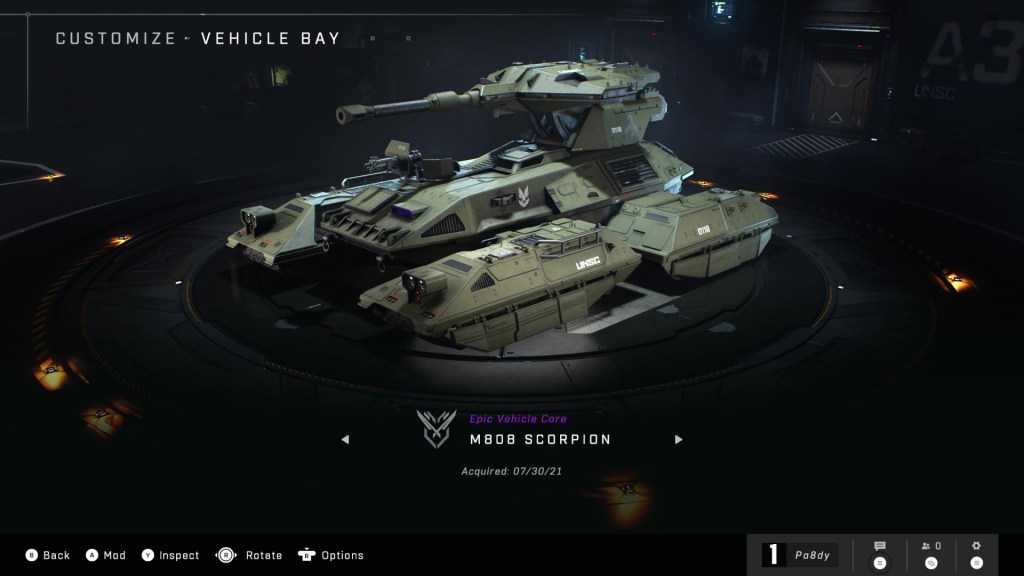
Task: Go back from the Vehicle Bay
Action: coord(47,555)
